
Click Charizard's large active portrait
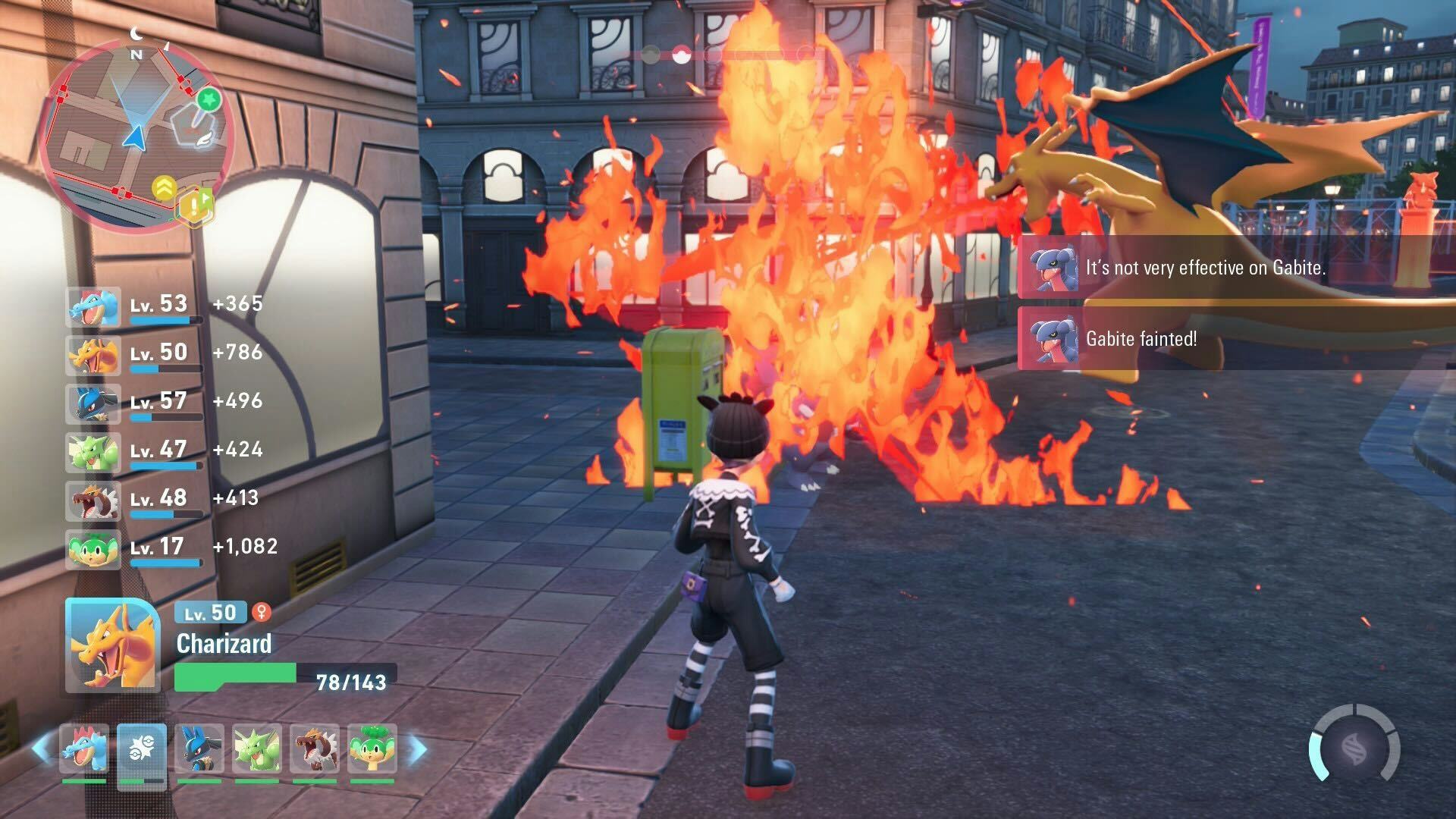[x=112, y=645]
